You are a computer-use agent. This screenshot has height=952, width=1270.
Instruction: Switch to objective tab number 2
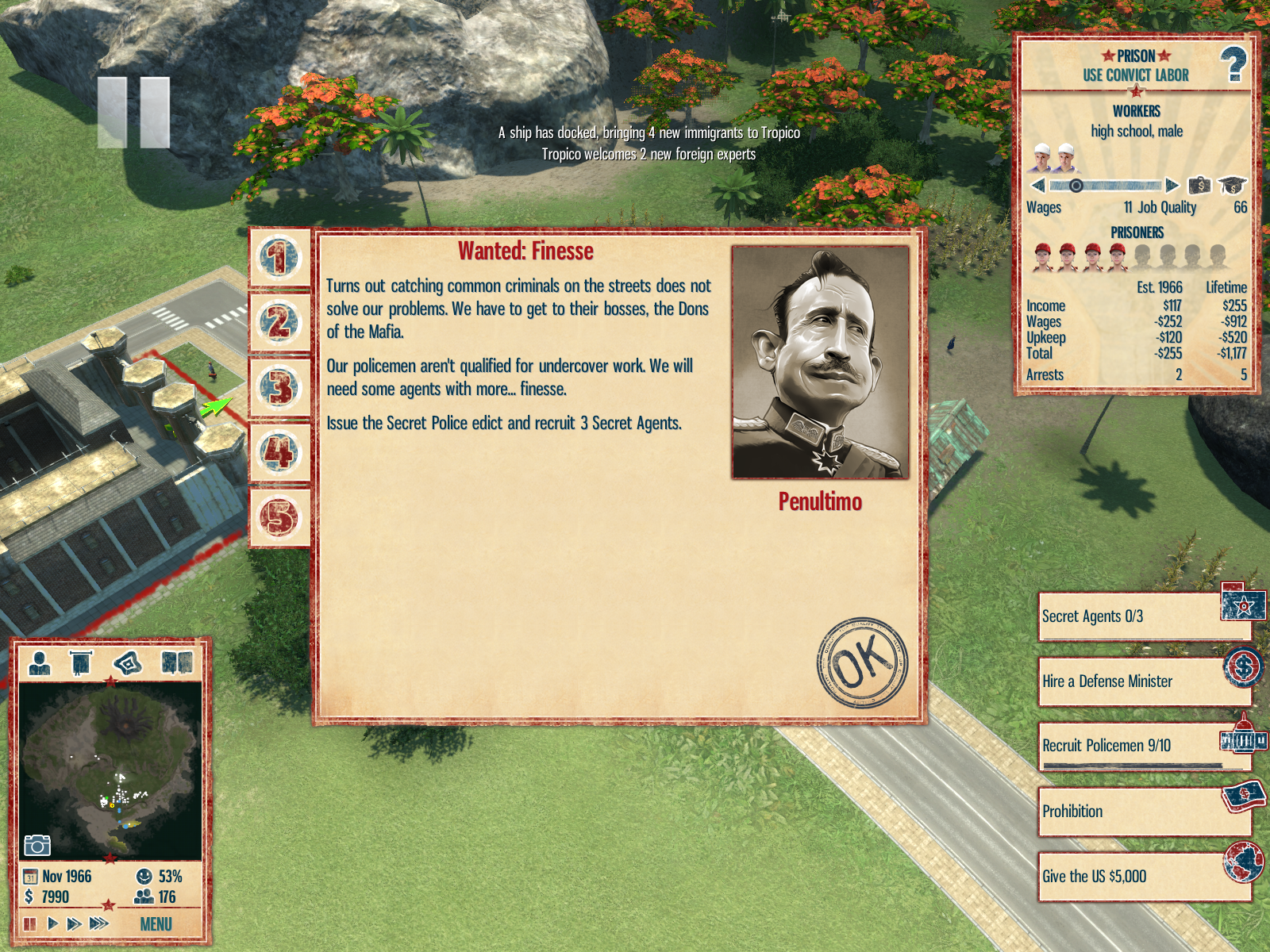click(278, 324)
